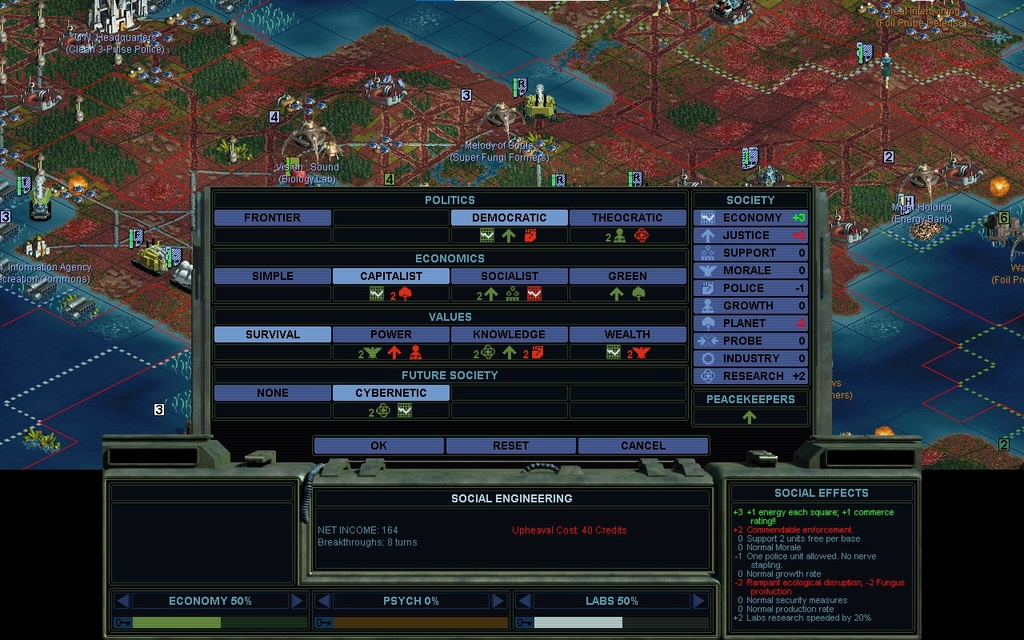Viewport: 1024px width, 640px height.
Task: Raise Psych allocation with right arrow
Action: tap(497, 601)
